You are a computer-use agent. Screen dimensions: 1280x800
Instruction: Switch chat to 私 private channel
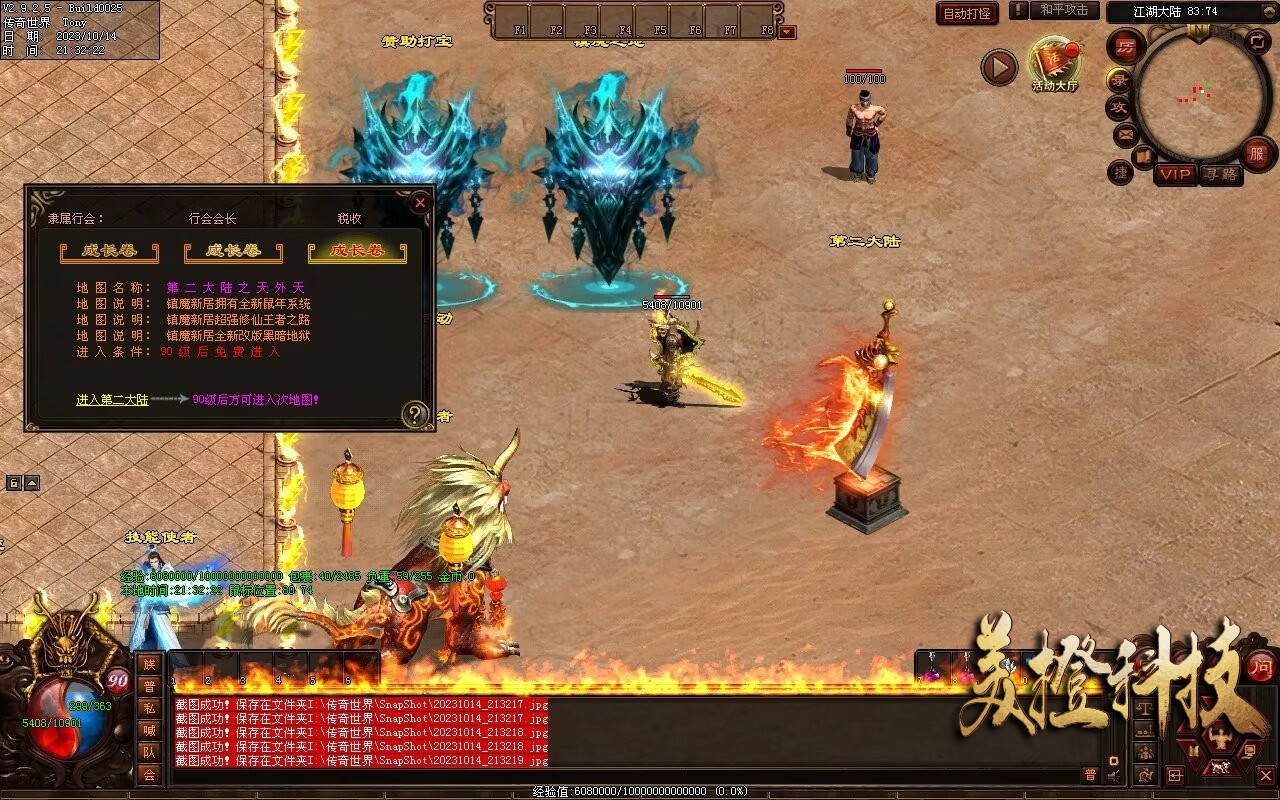[x=149, y=708]
